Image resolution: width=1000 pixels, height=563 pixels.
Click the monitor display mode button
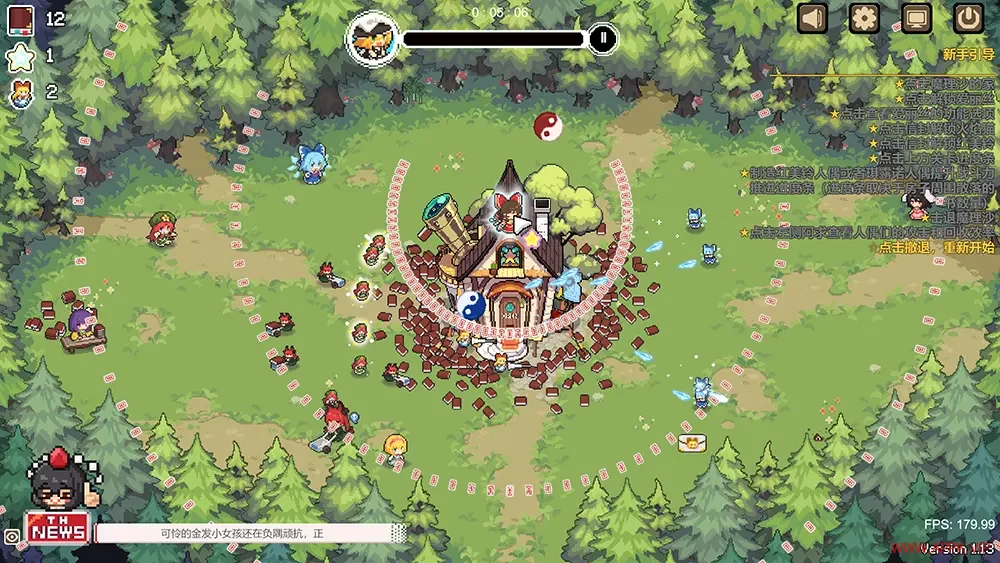tap(915, 18)
